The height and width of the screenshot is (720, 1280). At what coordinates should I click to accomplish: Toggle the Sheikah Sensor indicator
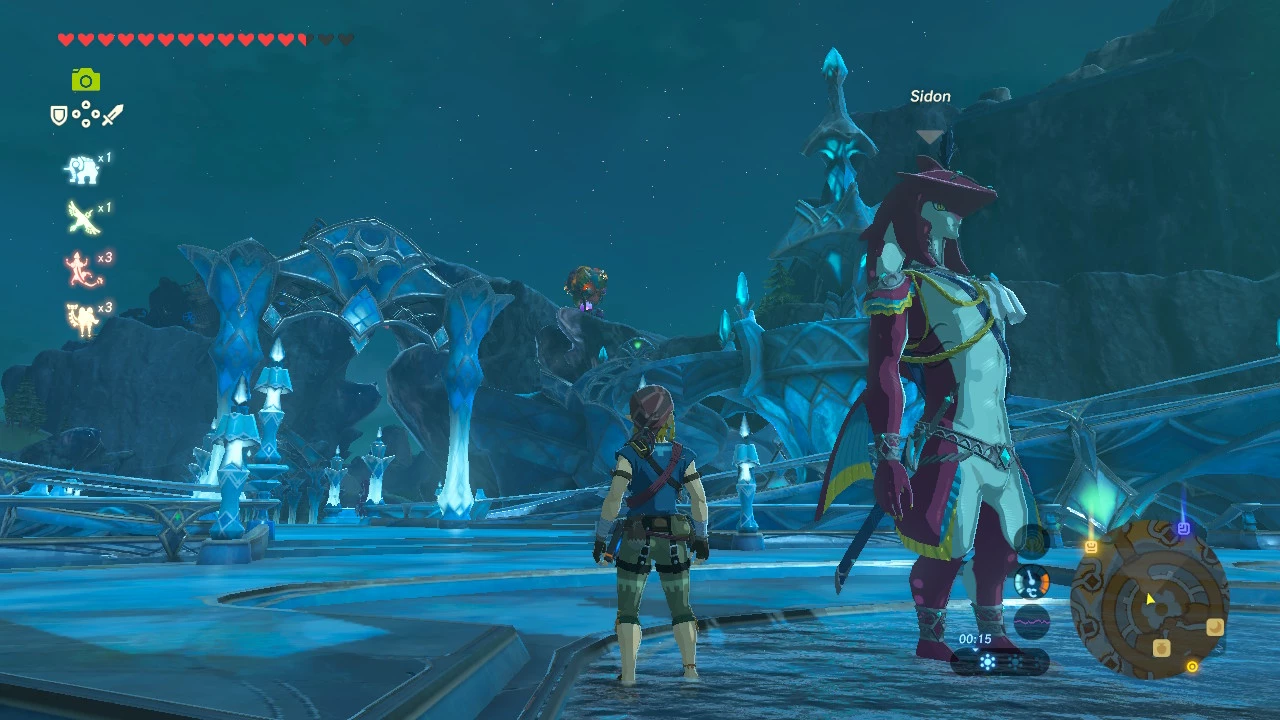[1030, 539]
